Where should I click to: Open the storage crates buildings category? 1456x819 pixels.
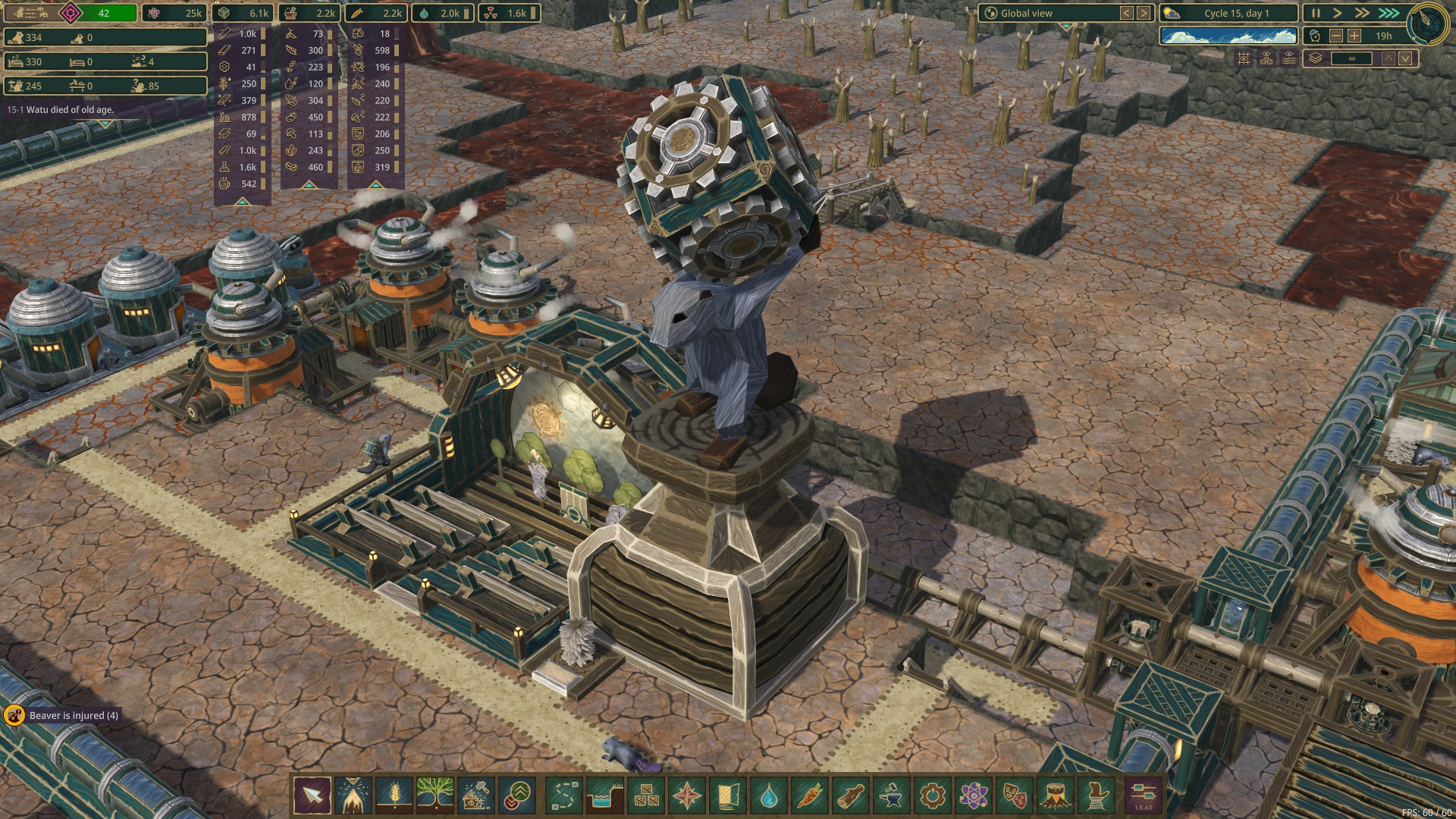(x=645, y=795)
